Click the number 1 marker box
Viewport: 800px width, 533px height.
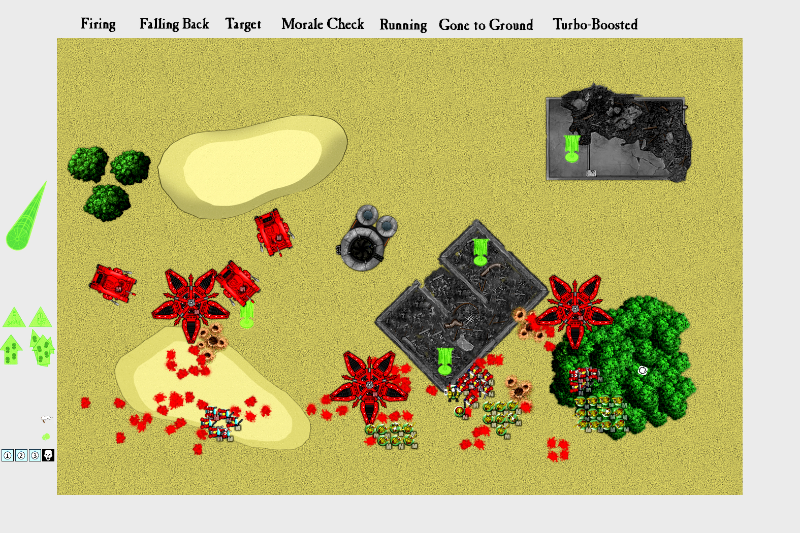pos(7,456)
